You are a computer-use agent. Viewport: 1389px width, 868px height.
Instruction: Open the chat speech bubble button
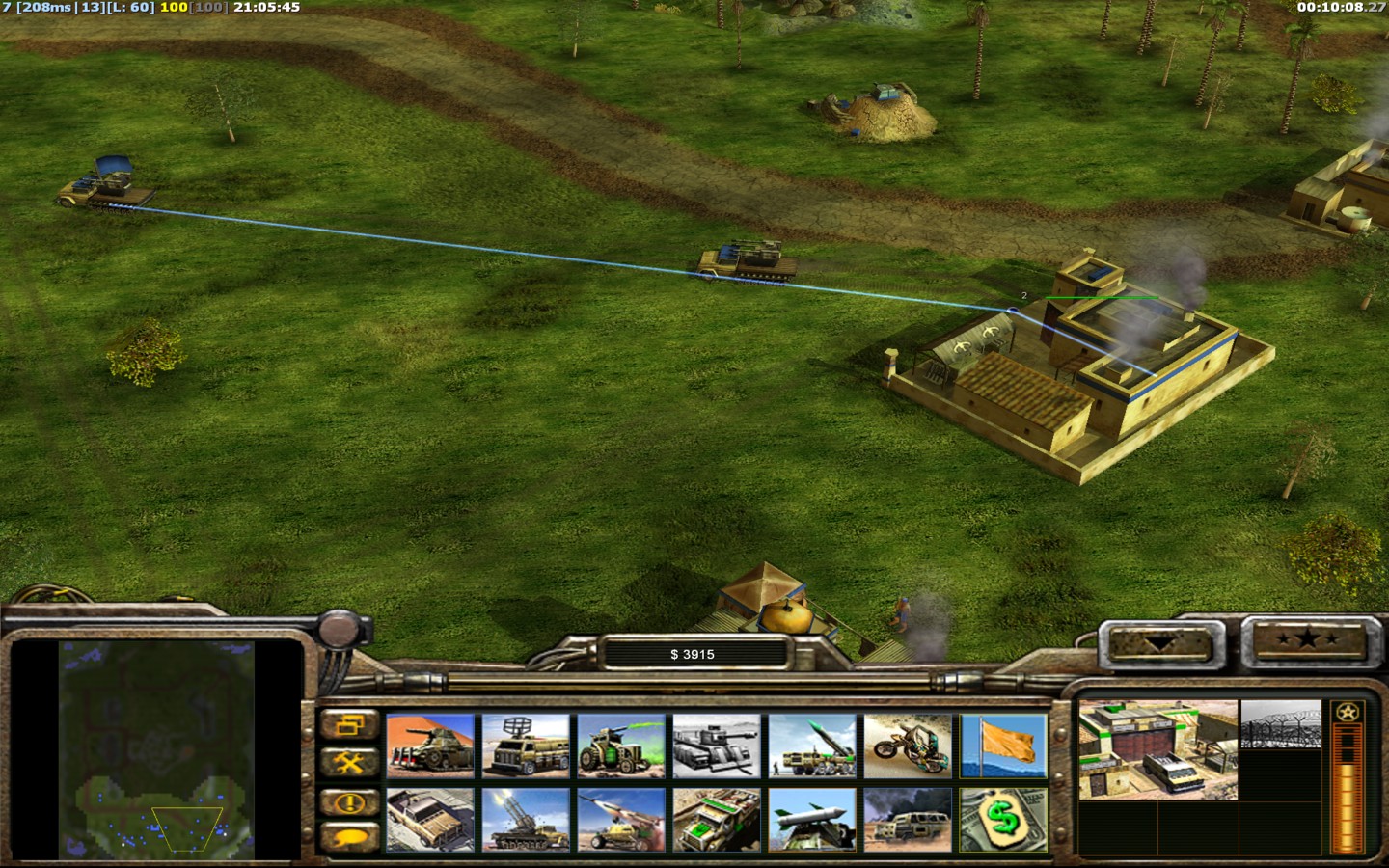pyautogui.click(x=349, y=837)
